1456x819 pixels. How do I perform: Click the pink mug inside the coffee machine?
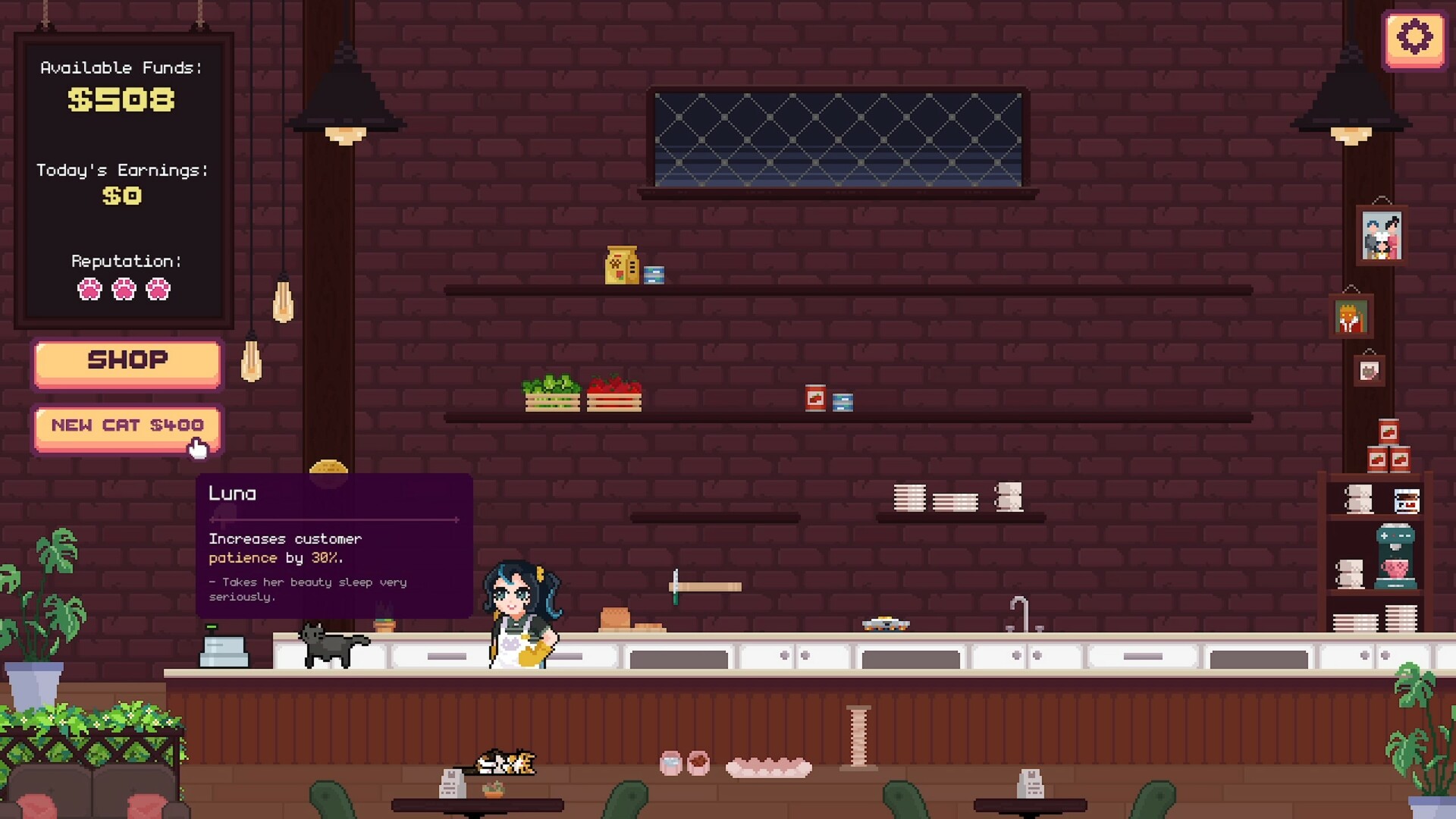[1395, 567]
